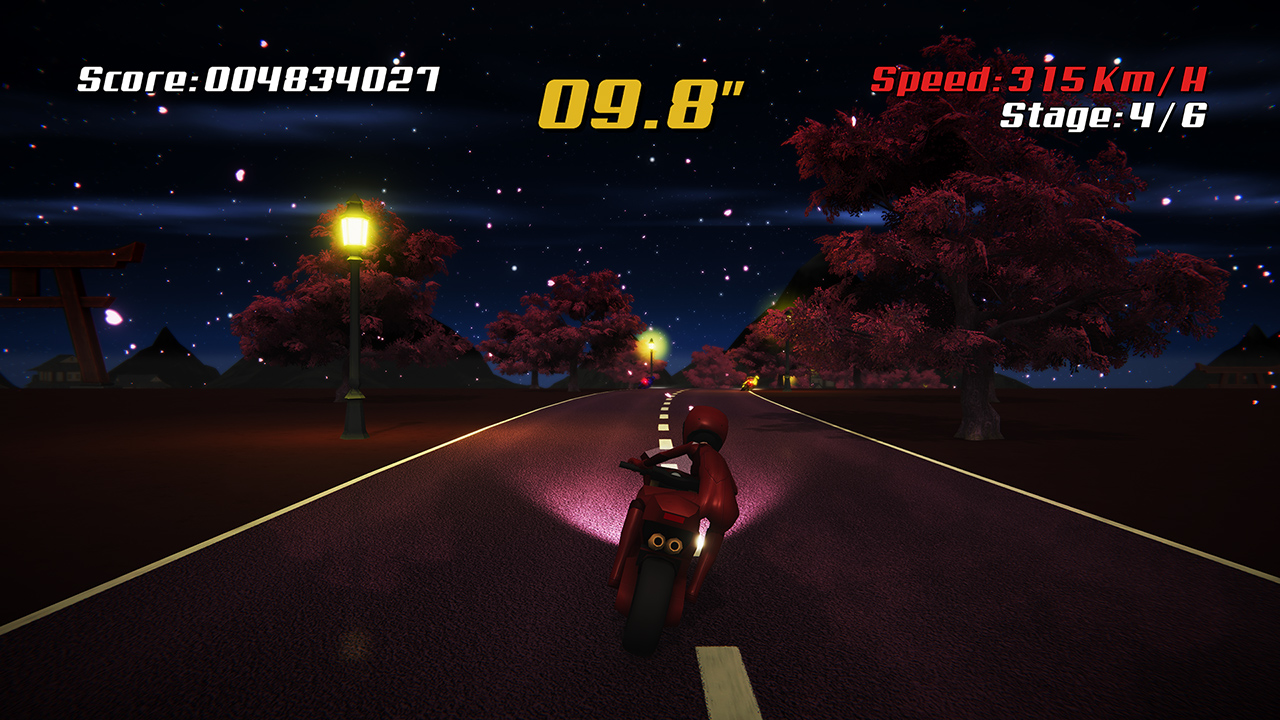1280x720 pixels.
Task: Click the motorcycle's taillight
Action: [672, 518]
